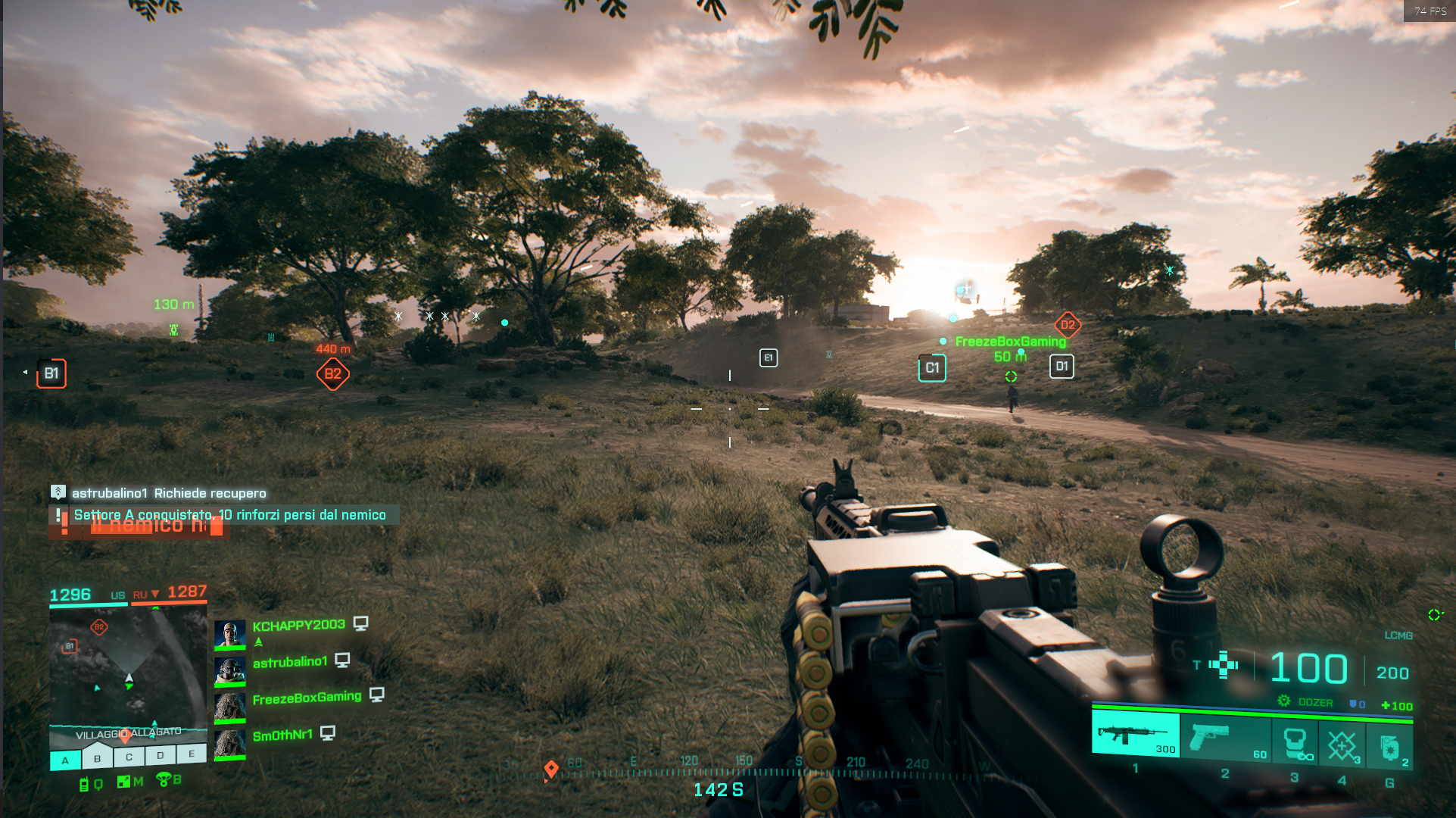Image resolution: width=1456 pixels, height=818 pixels.
Task: Switch to the pistol sidearm slot
Action: click(1225, 737)
